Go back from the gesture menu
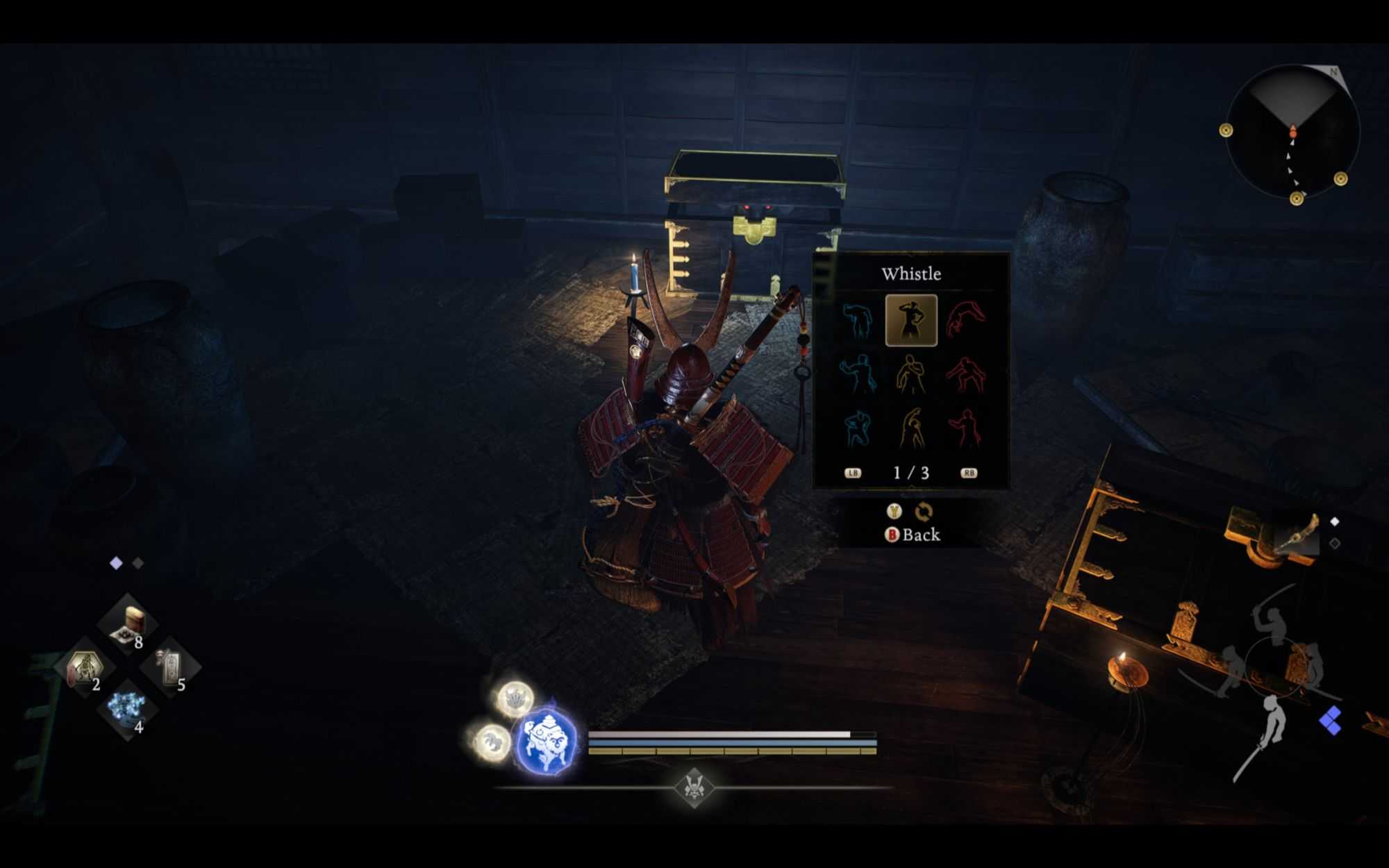Image resolution: width=1389 pixels, height=868 pixels. point(913,535)
